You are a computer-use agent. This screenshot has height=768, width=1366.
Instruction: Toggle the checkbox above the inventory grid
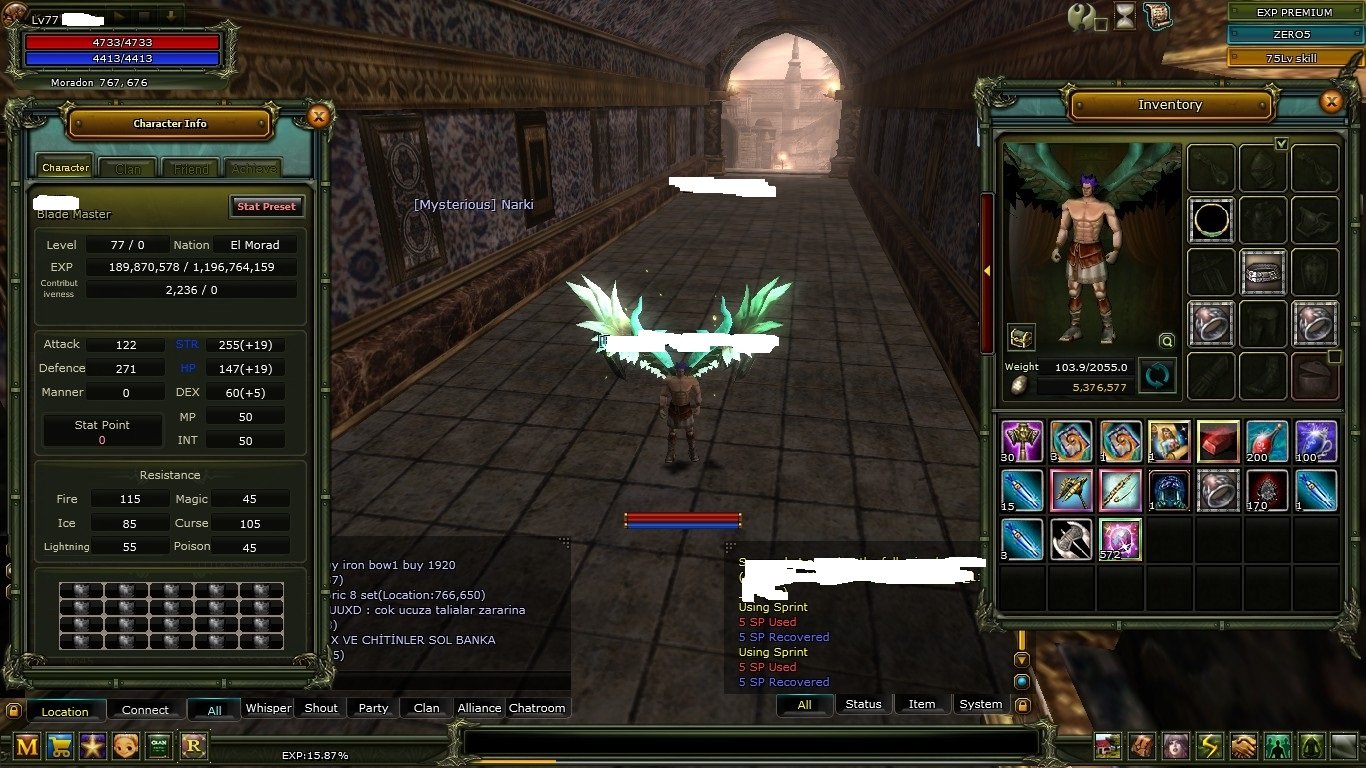click(x=1282, y=144)
